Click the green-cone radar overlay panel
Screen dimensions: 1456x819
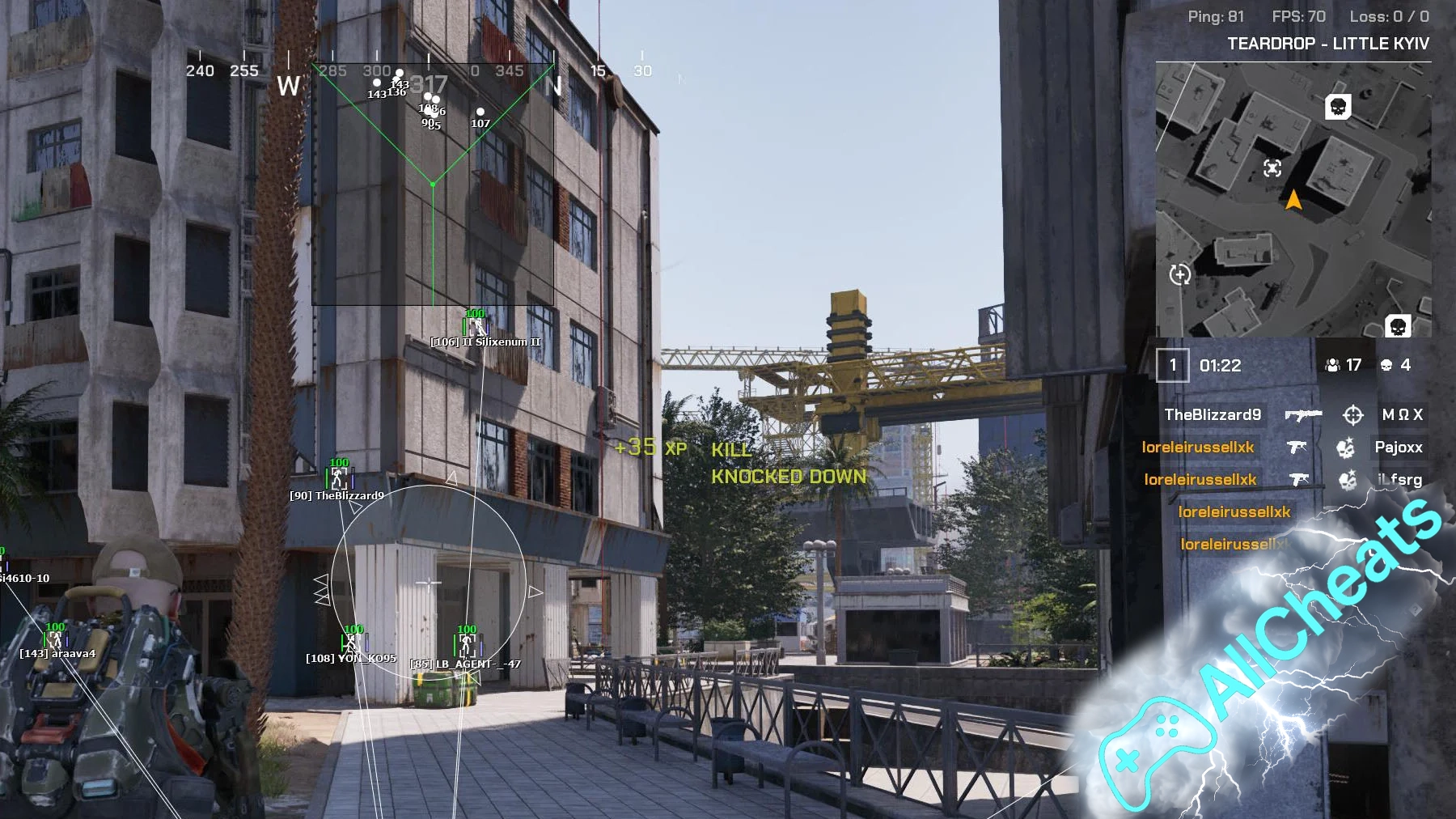point(433,185)
